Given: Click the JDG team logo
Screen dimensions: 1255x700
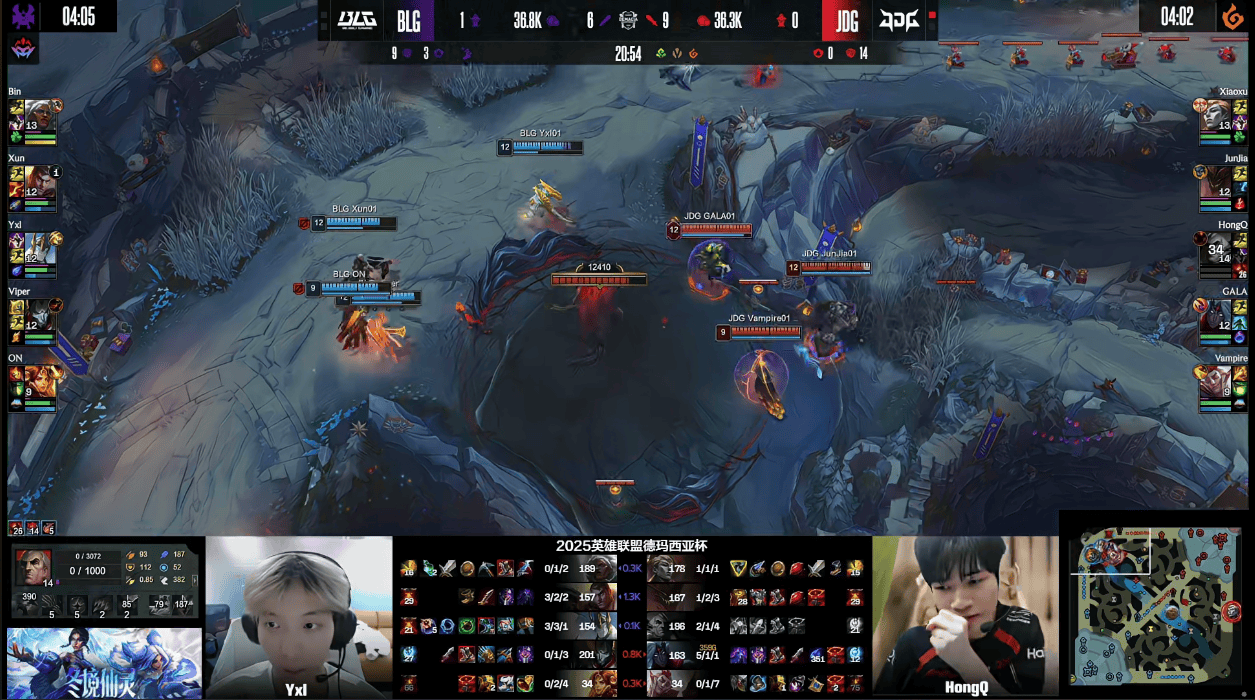Looking at the screenshot, I should (896, 20).
